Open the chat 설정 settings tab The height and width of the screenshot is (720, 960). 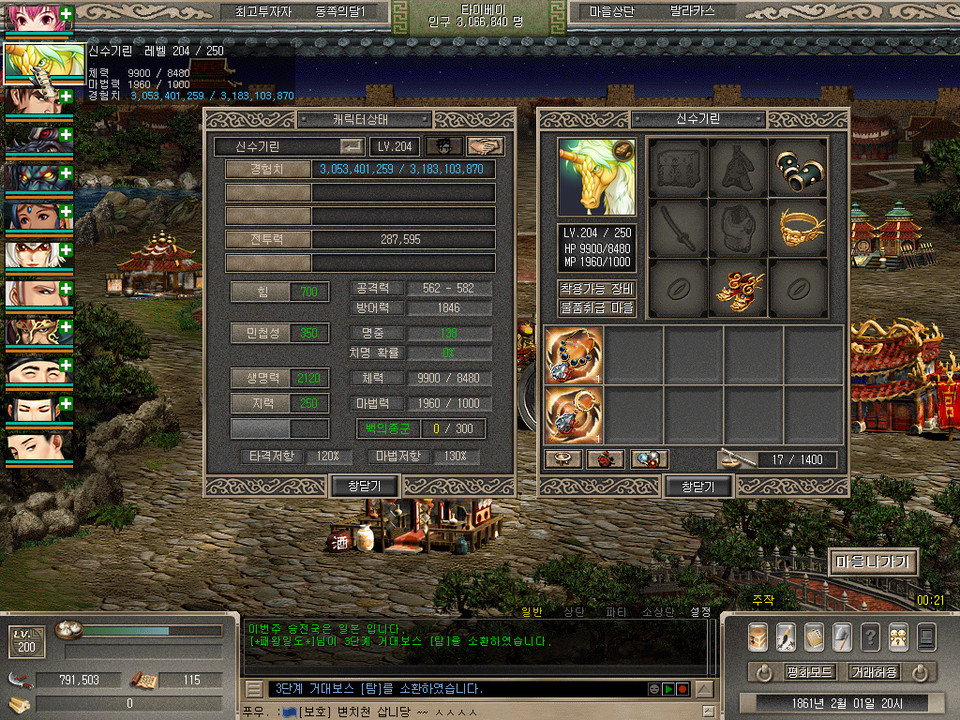pos(700,612)
